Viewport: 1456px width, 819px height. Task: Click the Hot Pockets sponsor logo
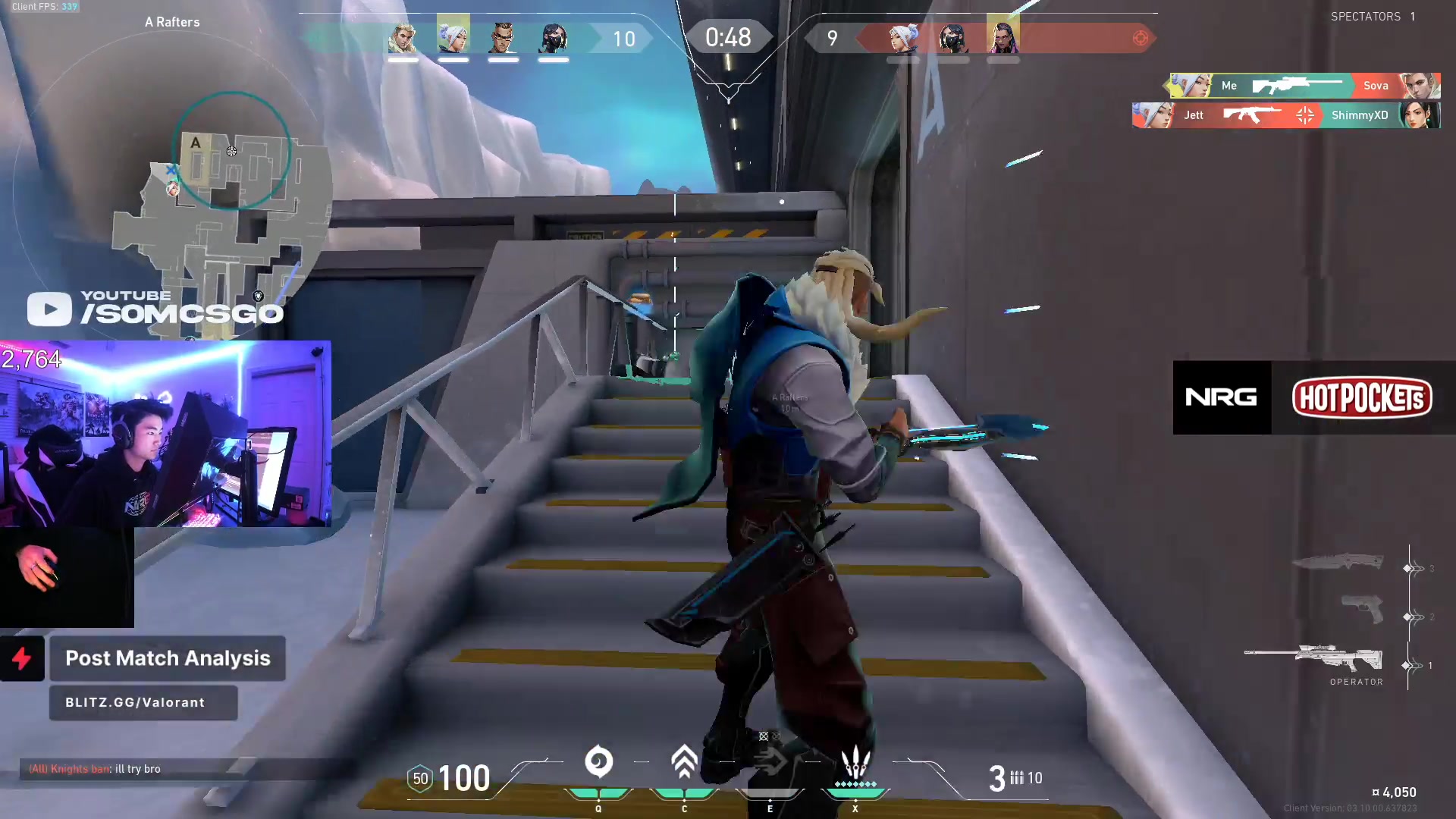click(1362, 397)
